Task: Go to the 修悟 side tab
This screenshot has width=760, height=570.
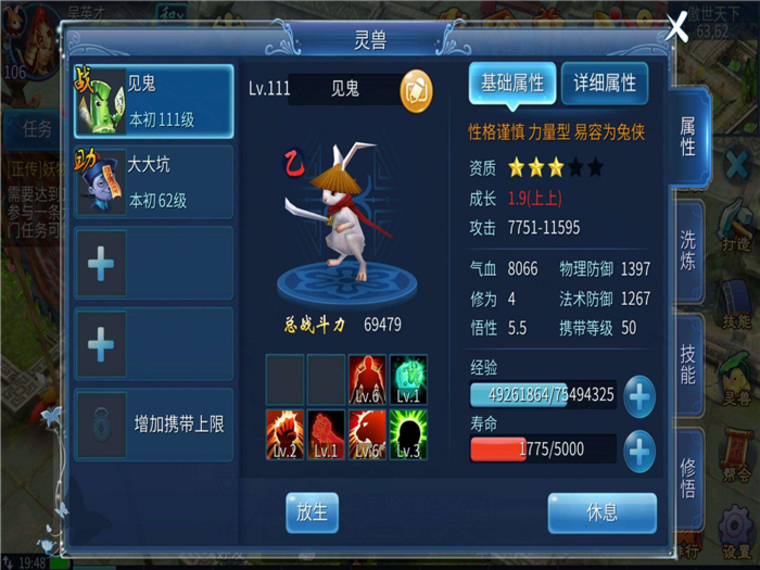Action: tap(689, 478)
